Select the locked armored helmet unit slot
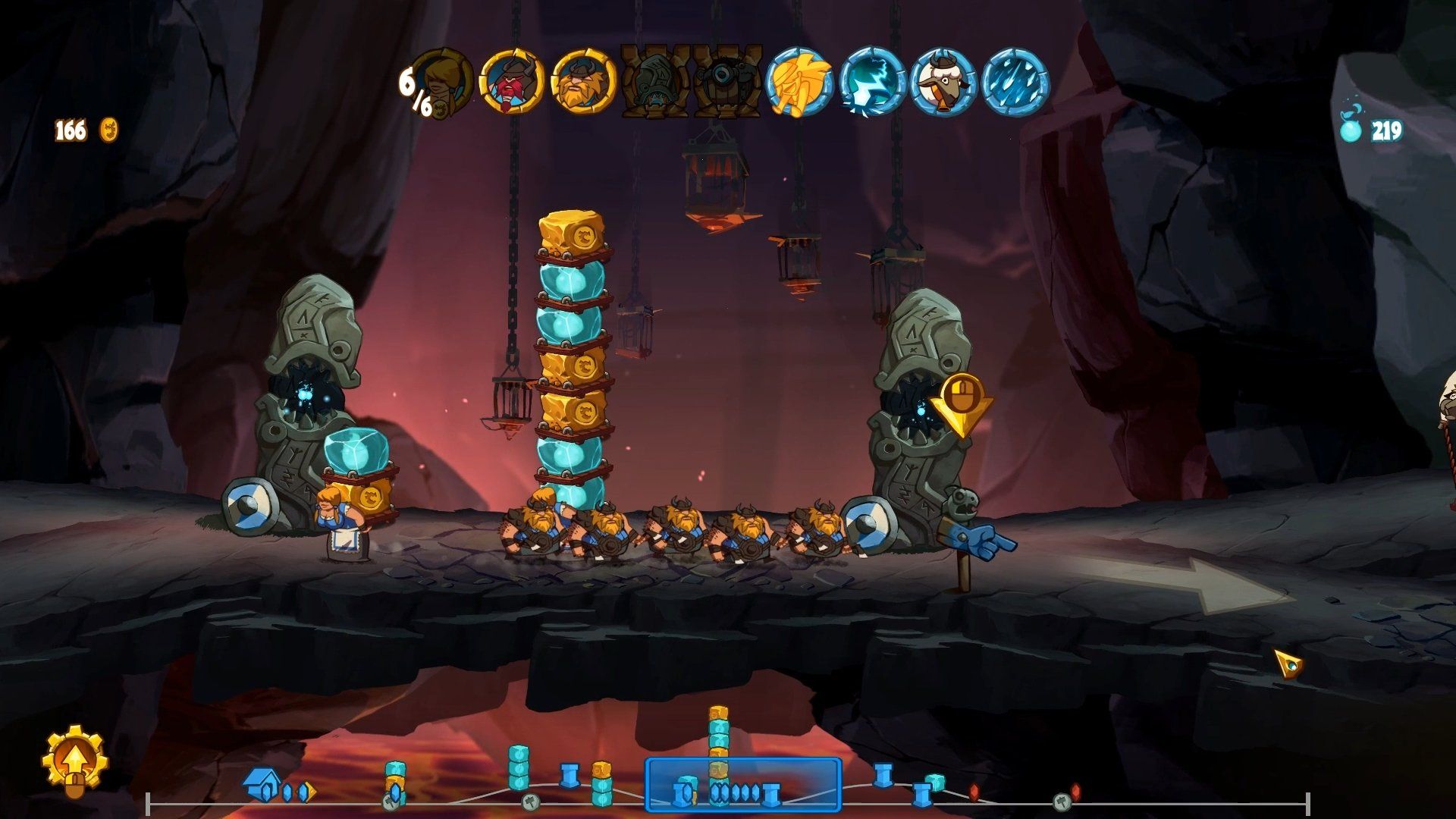Viewport: 1456px width, 819px height. 654,81
